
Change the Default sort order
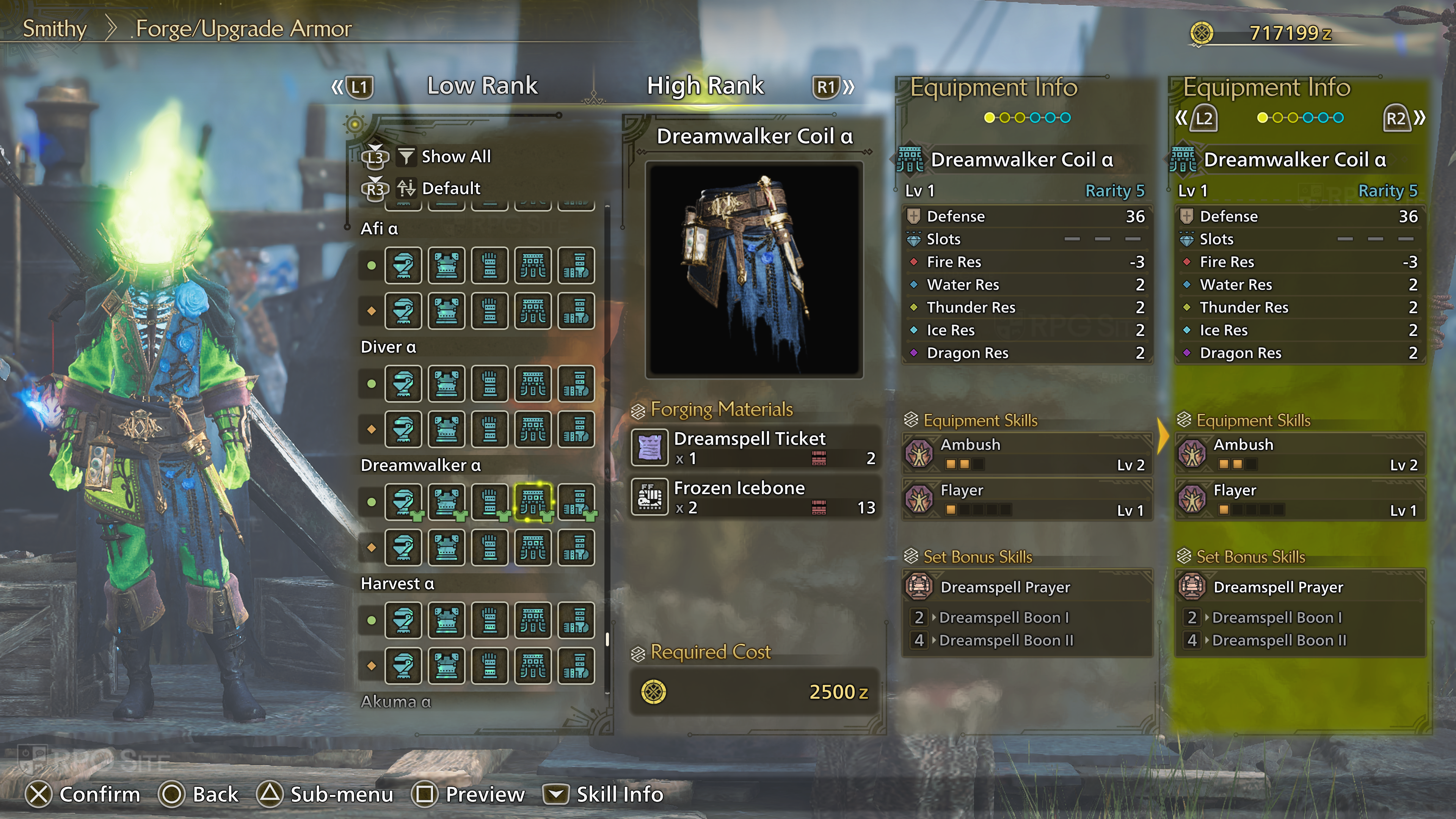point(450,188)
